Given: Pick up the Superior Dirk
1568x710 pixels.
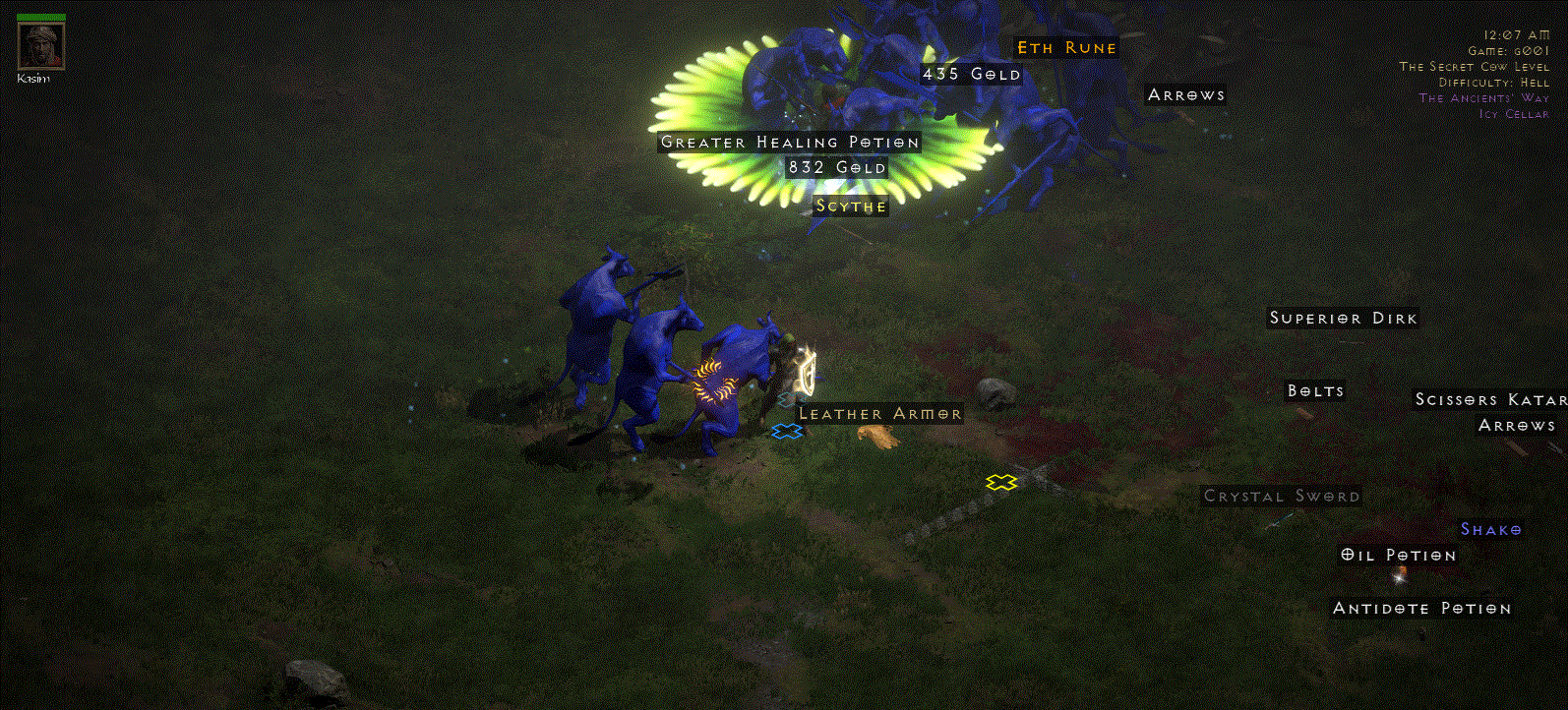Looking at the screenshot, I should [x=1343, y=318].
